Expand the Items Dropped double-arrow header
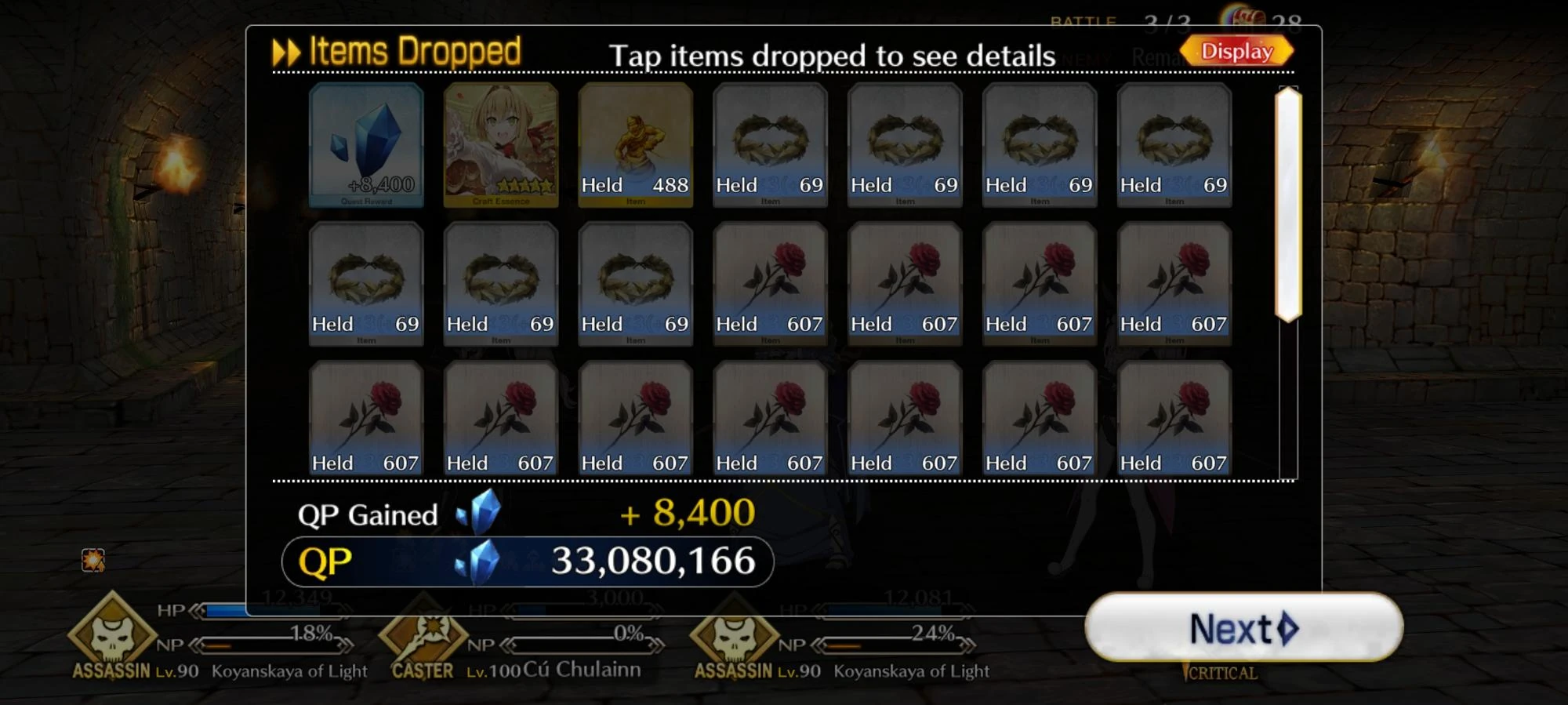Viewport: 1568px width, 705px height. tap(288, 51)
